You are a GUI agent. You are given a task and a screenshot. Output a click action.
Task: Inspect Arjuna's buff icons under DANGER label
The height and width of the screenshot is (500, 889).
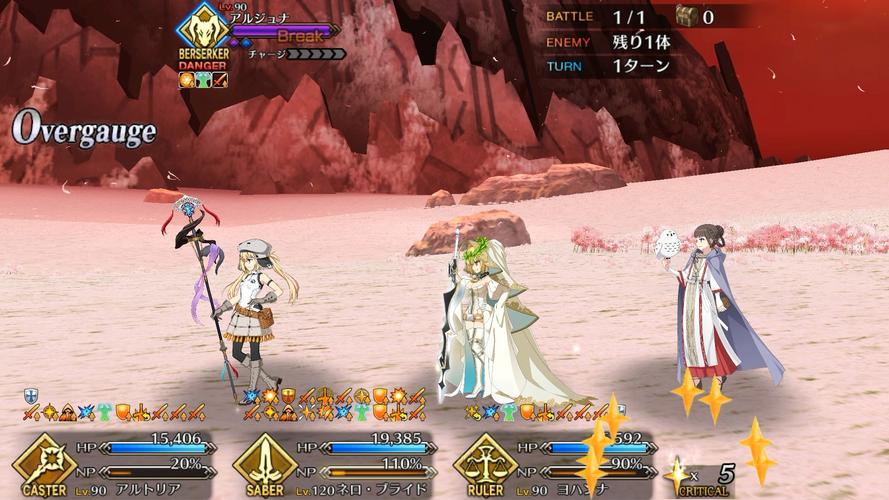click(x=203, y=80)
